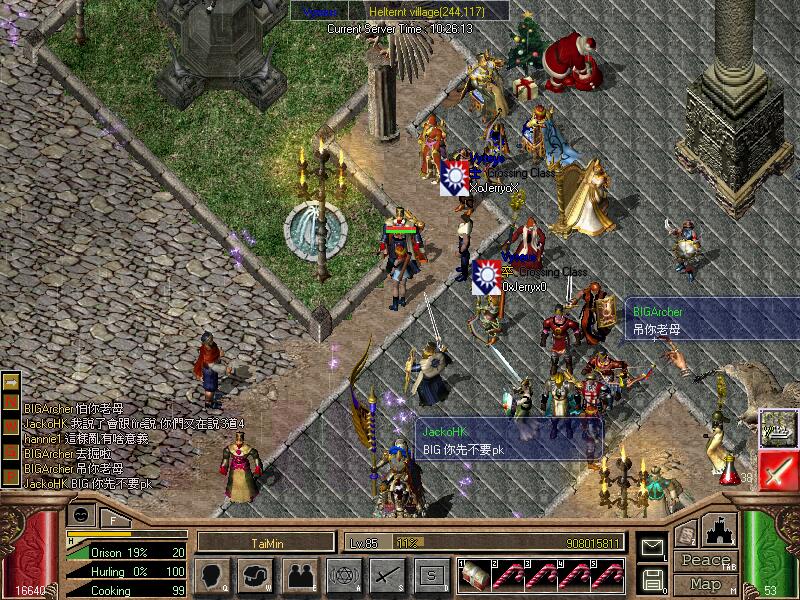Activate the red sword attack icon
The height and width of the screenshot is (600, 800).
(778, 470)
